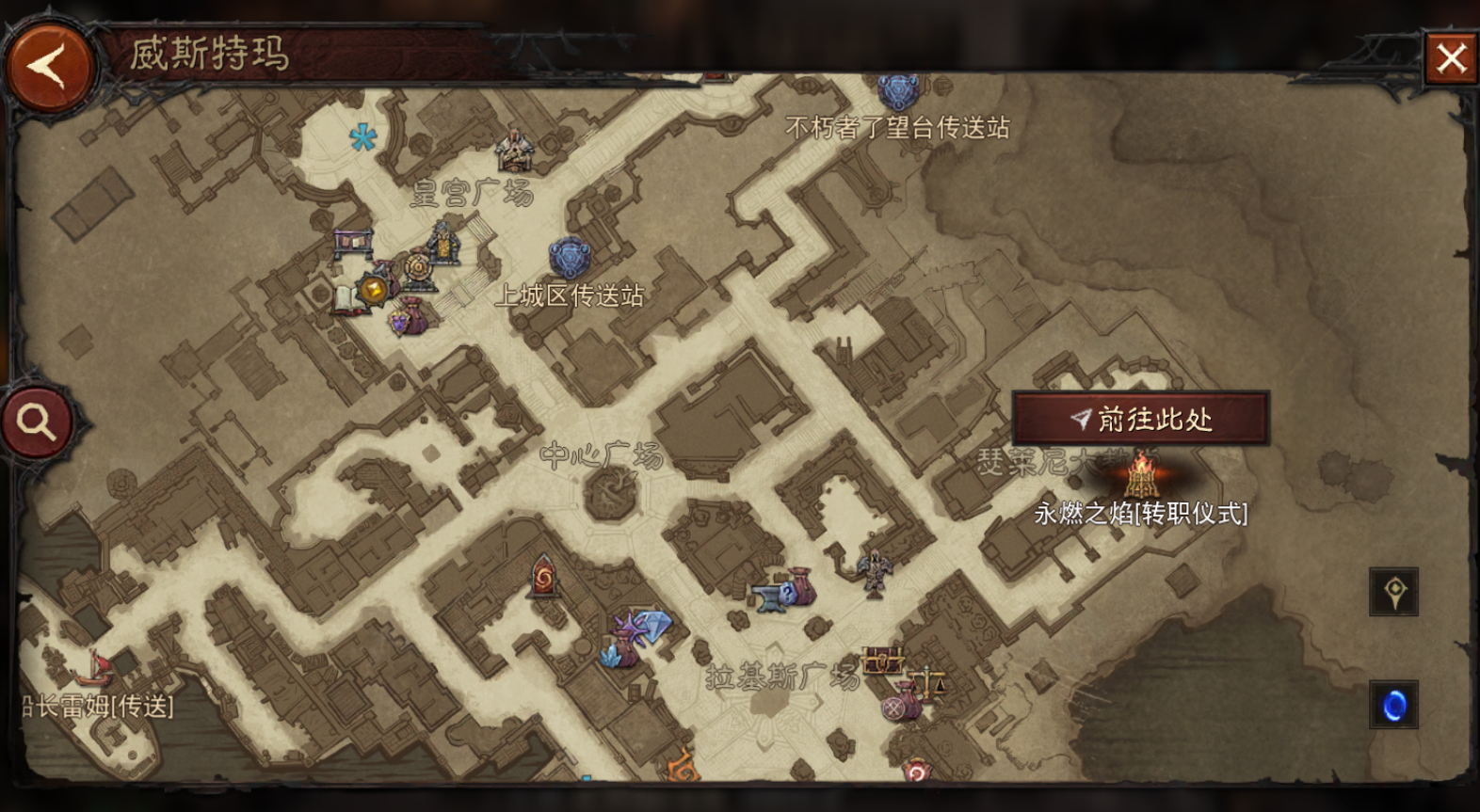Select the blue gem jeweler marker

pyautogui.click(x=651, y=624)
